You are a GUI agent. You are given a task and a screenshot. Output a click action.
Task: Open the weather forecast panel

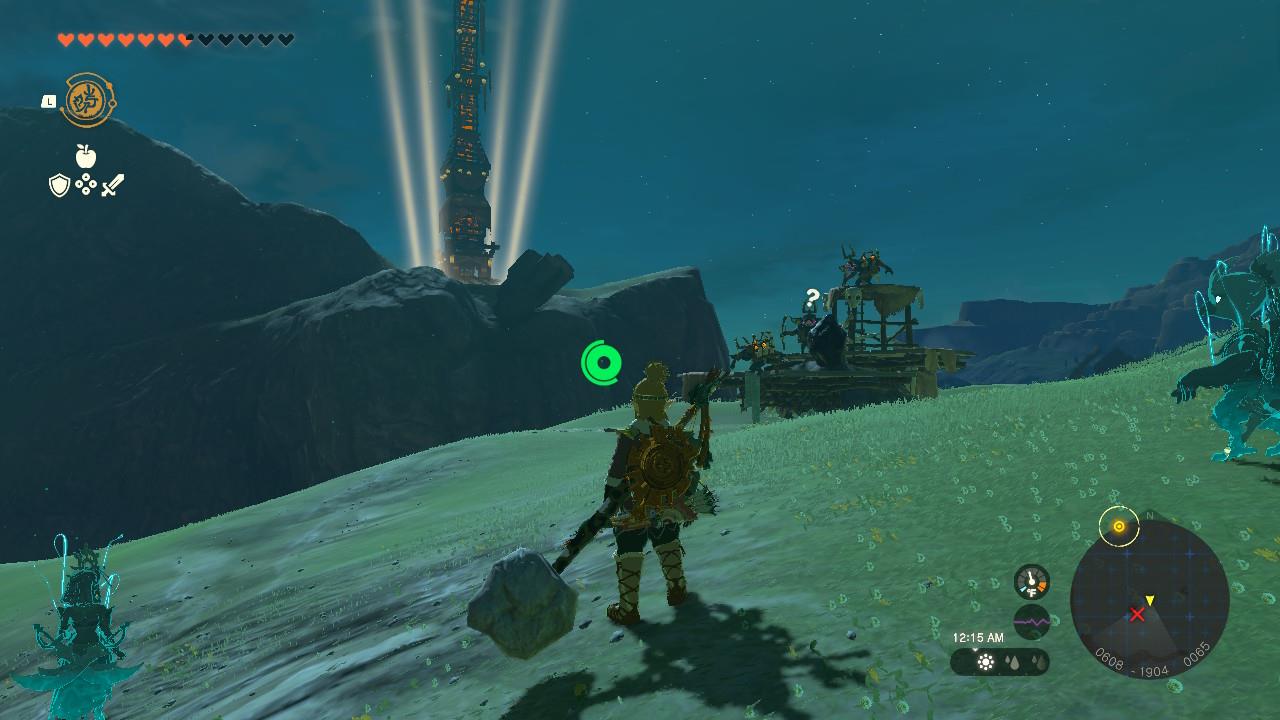coord(1000,662)
